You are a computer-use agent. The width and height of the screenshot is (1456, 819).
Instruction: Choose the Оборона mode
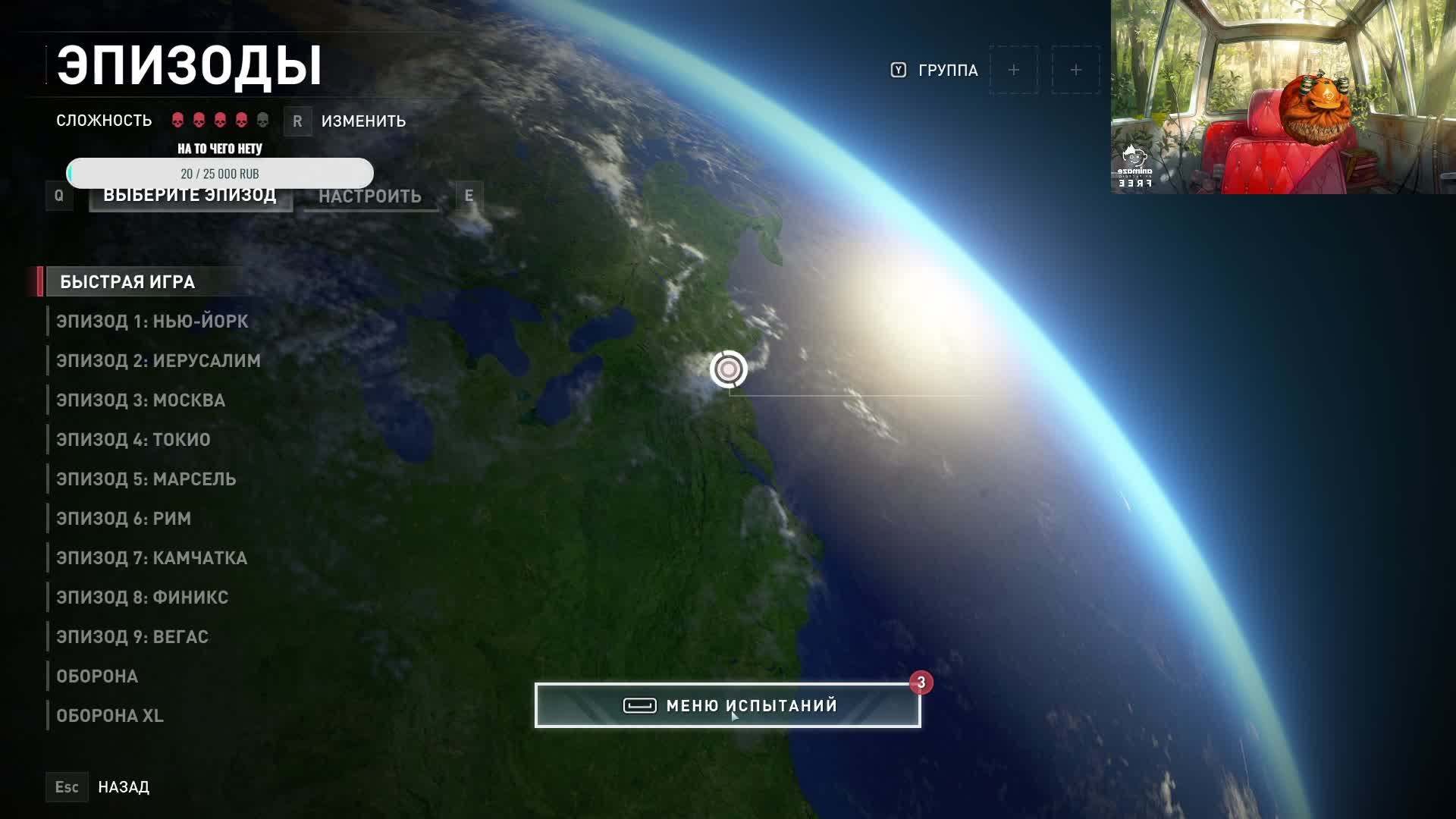(x=97, y=676)
